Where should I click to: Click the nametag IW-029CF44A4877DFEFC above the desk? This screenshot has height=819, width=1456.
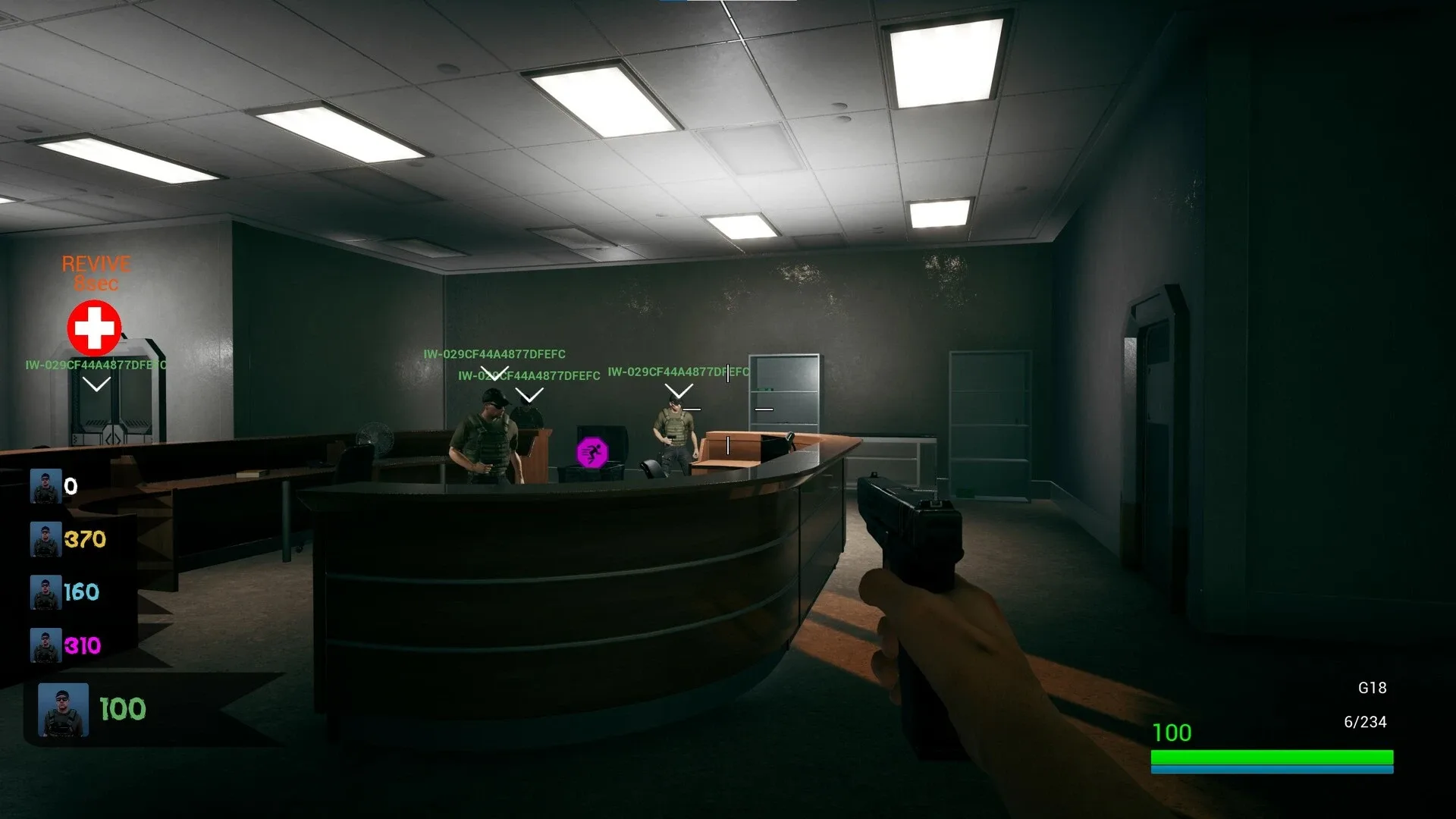(494, 353)
